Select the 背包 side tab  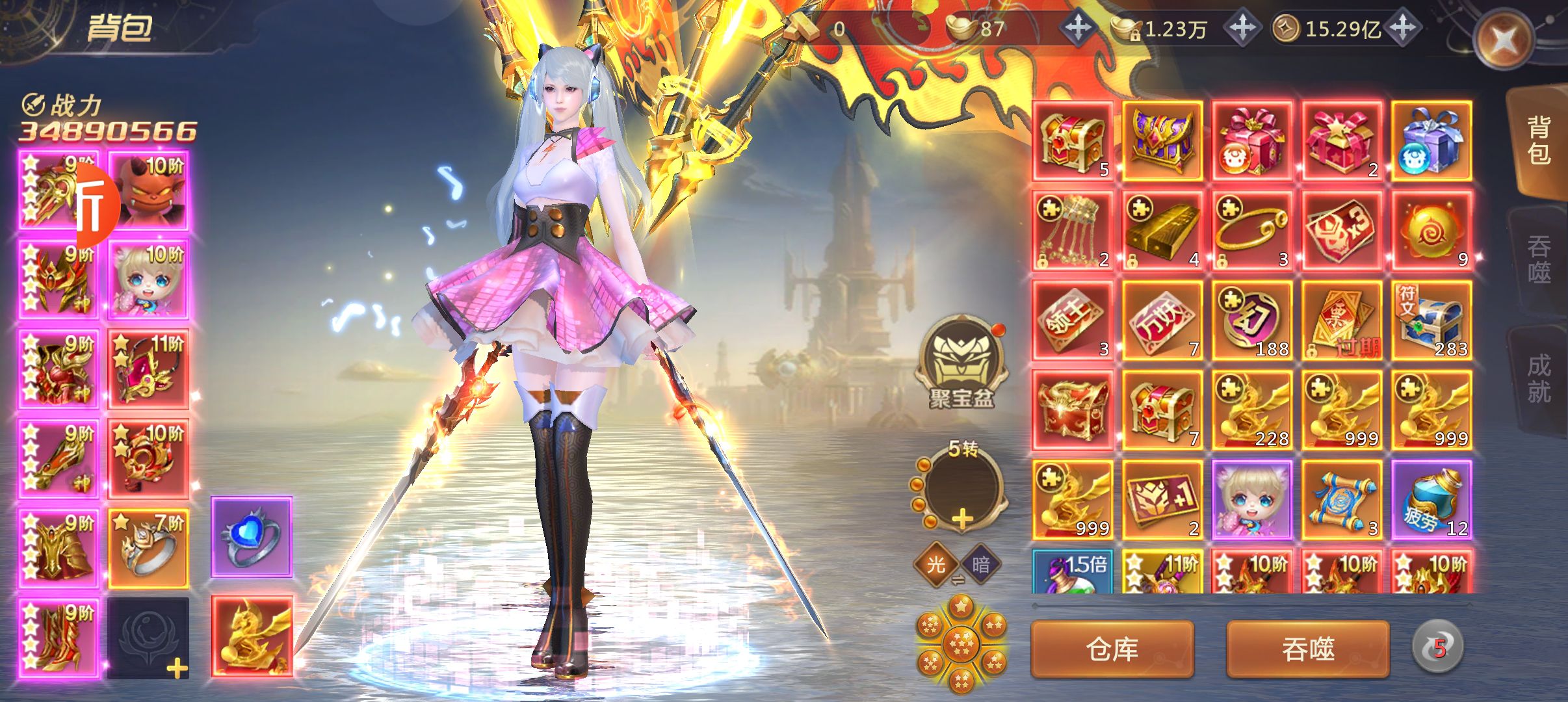1538,140
